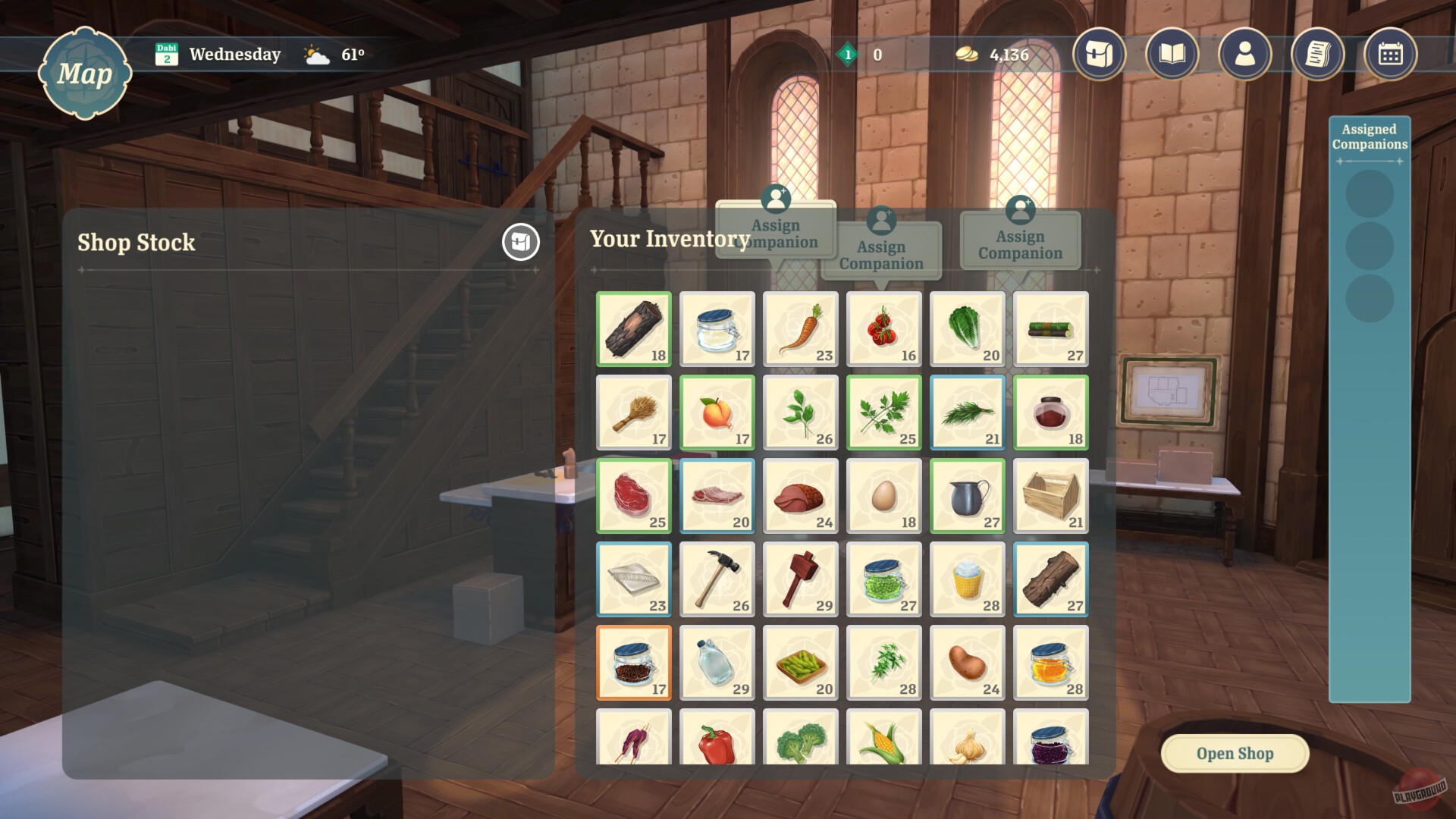The height and width of the screenshot is (819, 1456).
Task: Select the peach item in inventory
Action: click(717, 412)
